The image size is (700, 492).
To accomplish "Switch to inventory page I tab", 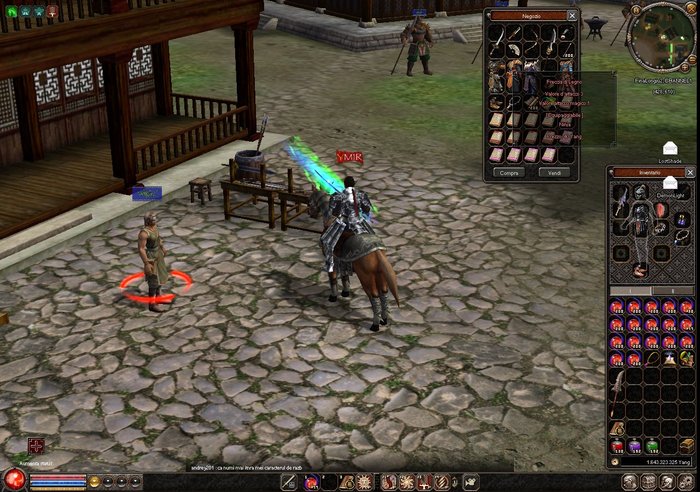I will 631,292.
